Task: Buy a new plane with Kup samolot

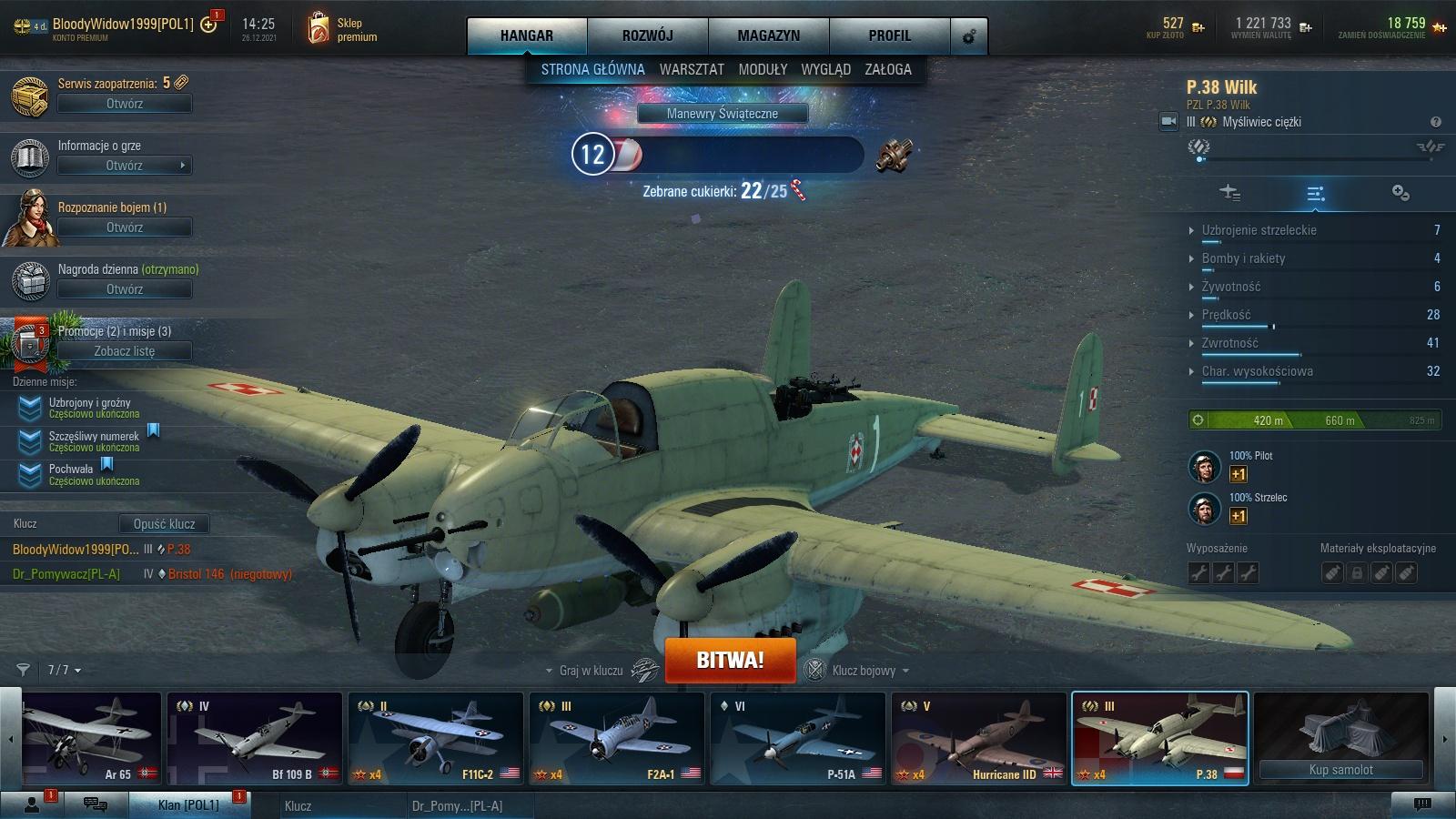Action: click(1340, 770)
